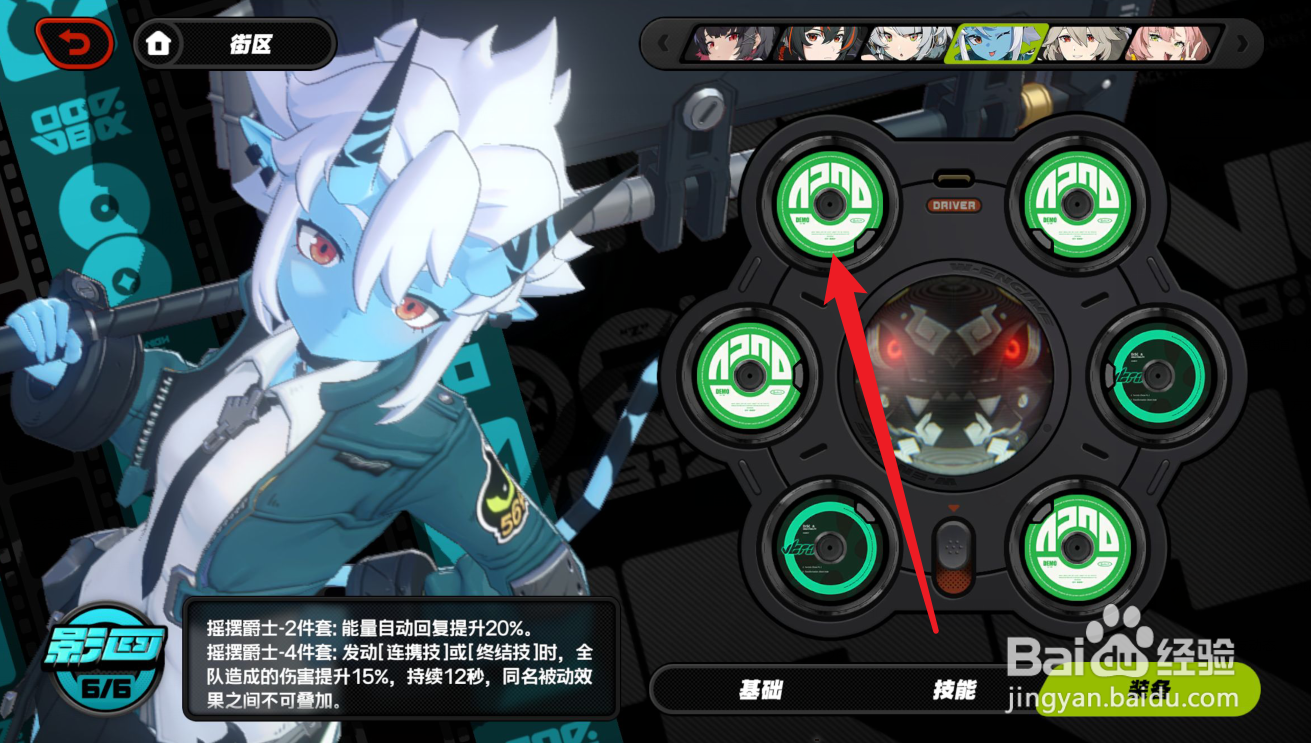Select the pink-haired character portrait
This screenshot has height=743, width=1311.
click(1168, 44)
